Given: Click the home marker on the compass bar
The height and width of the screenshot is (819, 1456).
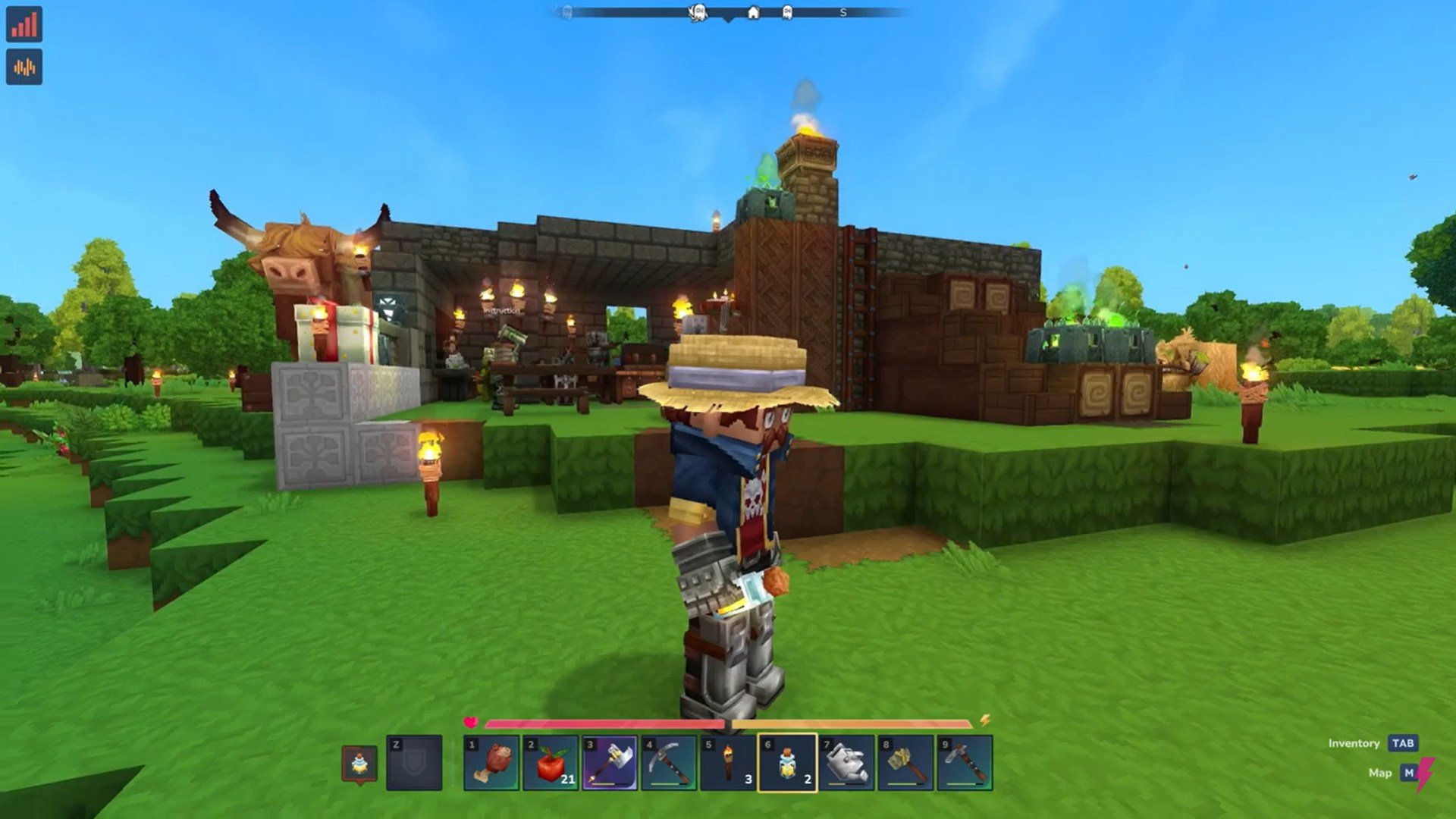Looking at the screenshot, I should click(x=753, y=12).
